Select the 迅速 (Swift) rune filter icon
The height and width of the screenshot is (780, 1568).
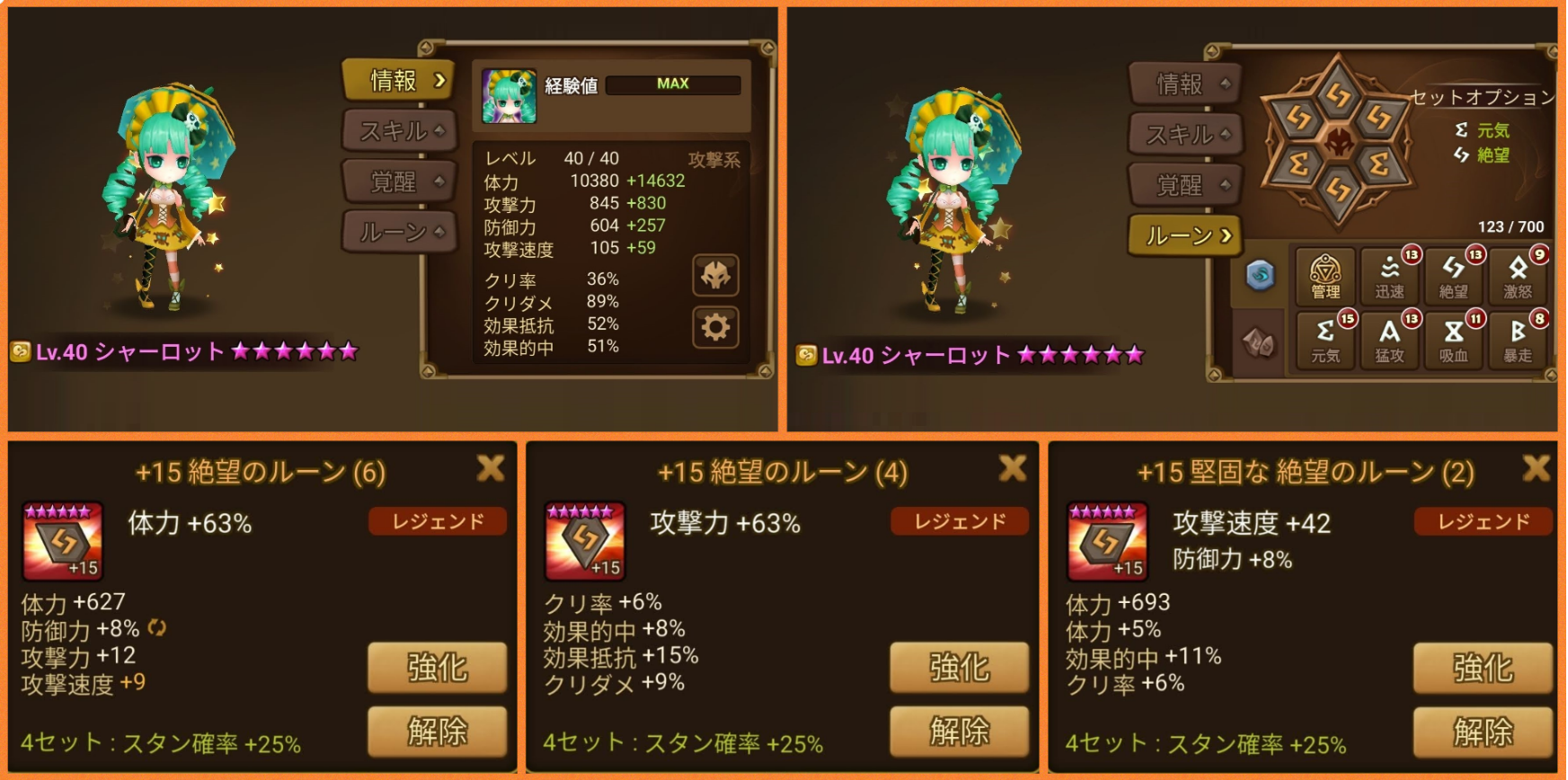pyautogui.click(x=1389, y=279)
